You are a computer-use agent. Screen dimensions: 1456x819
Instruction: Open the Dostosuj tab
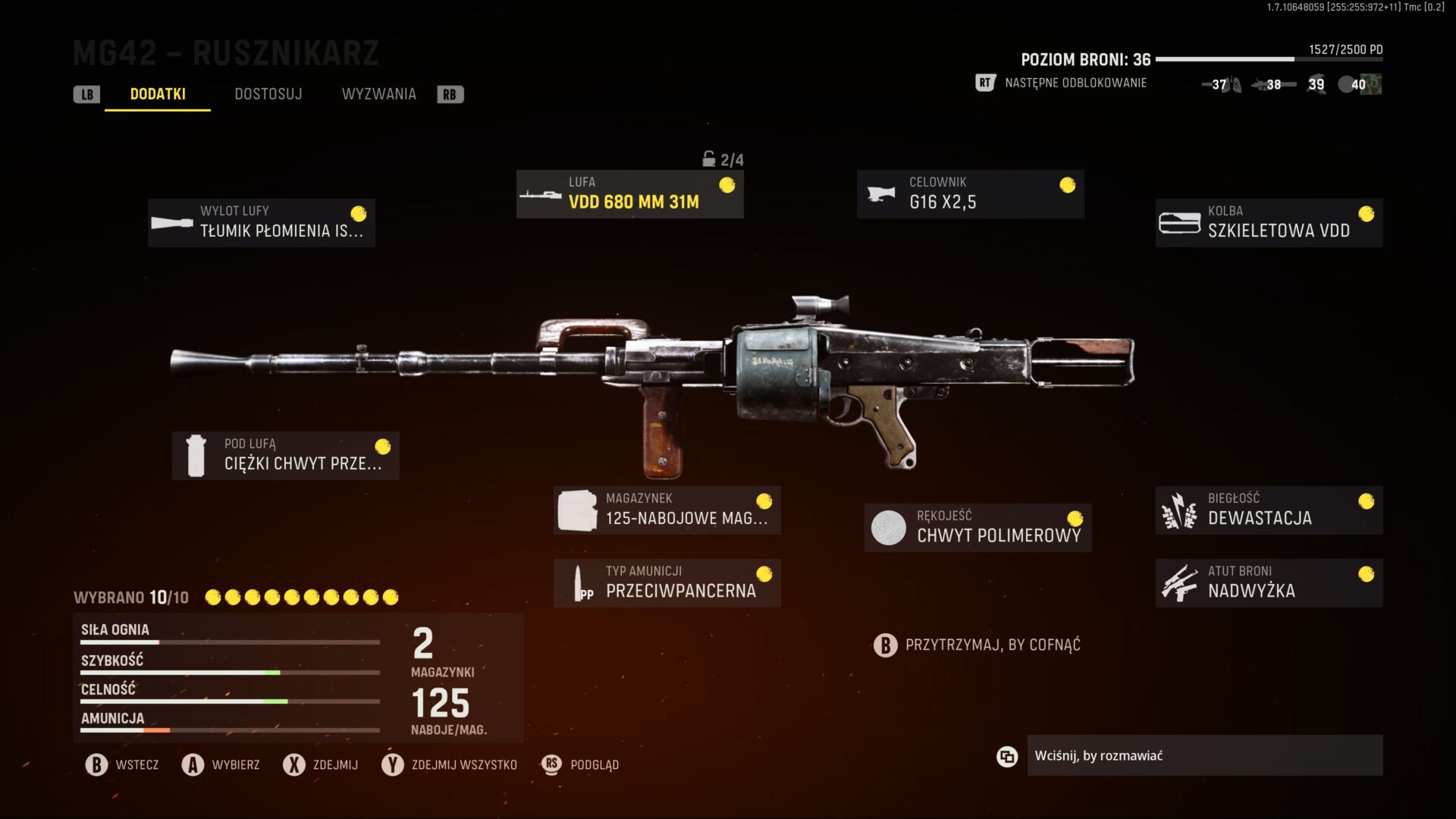point(268,94)
